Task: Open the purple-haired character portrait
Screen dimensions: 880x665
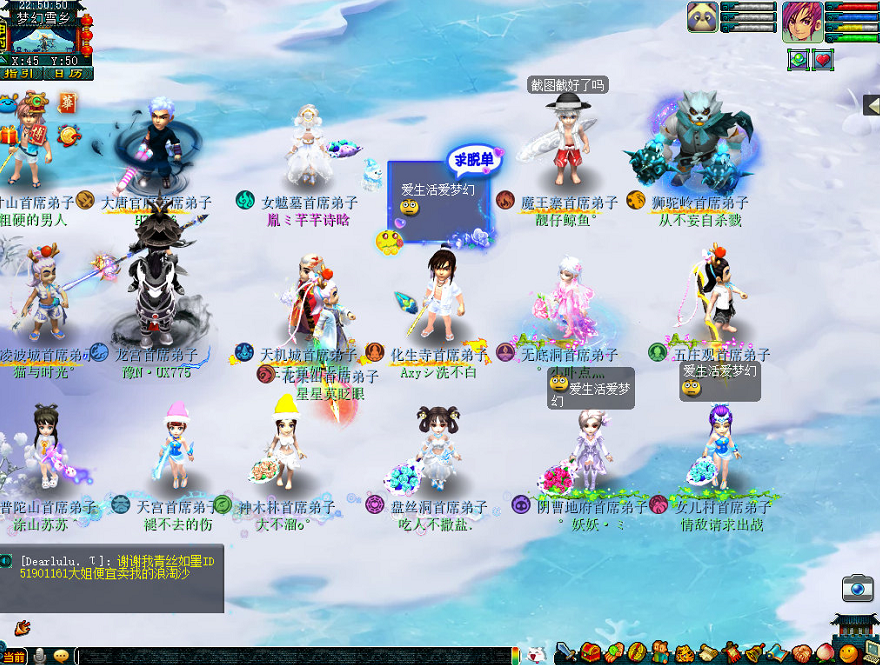Action: pos(802,19)
